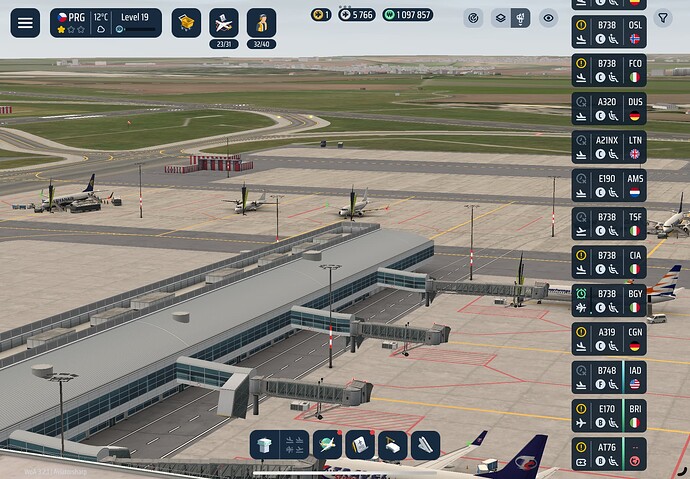Choose the B748 flight to IAD
The width and height of the screenshot is (690, 479).
coord(609,376)
